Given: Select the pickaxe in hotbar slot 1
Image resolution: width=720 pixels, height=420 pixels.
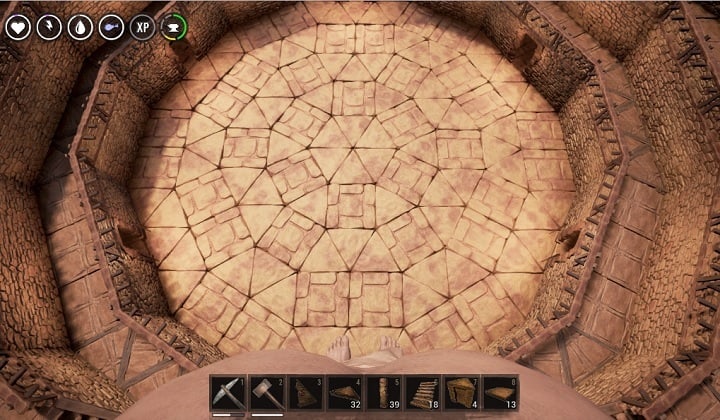Looking at the screenshot, I should click(226, 393).
